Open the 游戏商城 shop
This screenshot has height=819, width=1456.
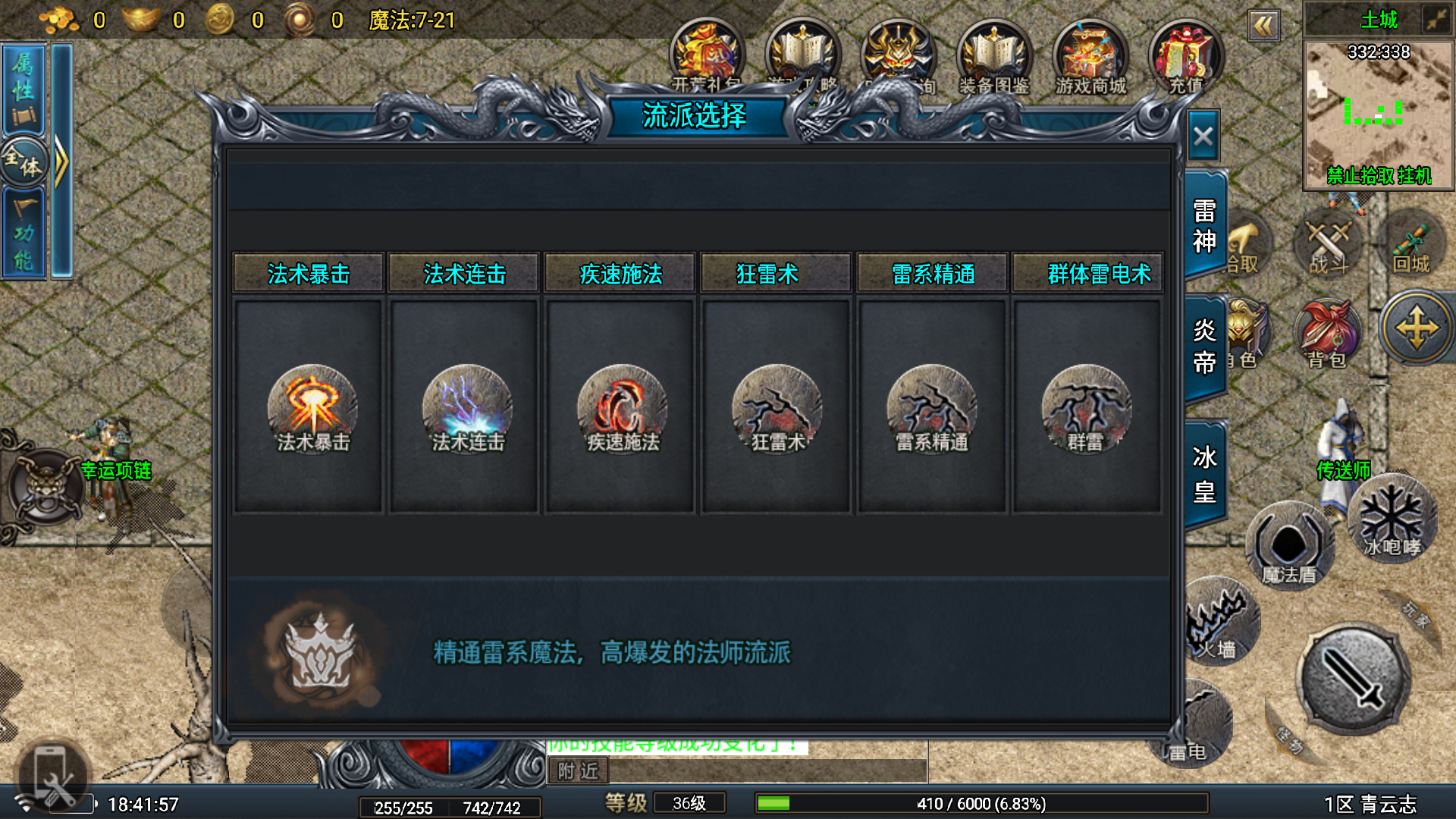click(1090, 58)
